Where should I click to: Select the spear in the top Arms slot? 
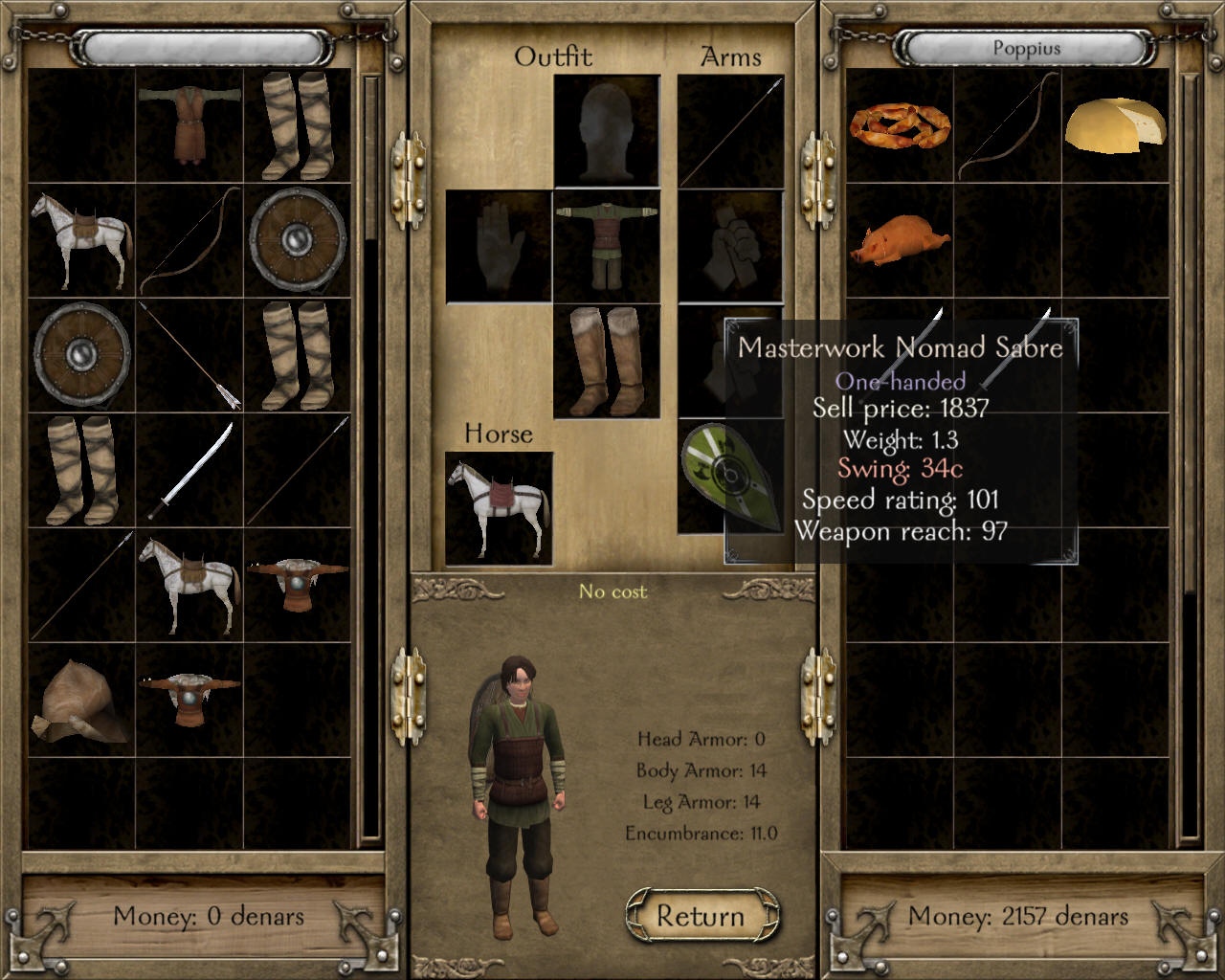[x=730, y=131]
